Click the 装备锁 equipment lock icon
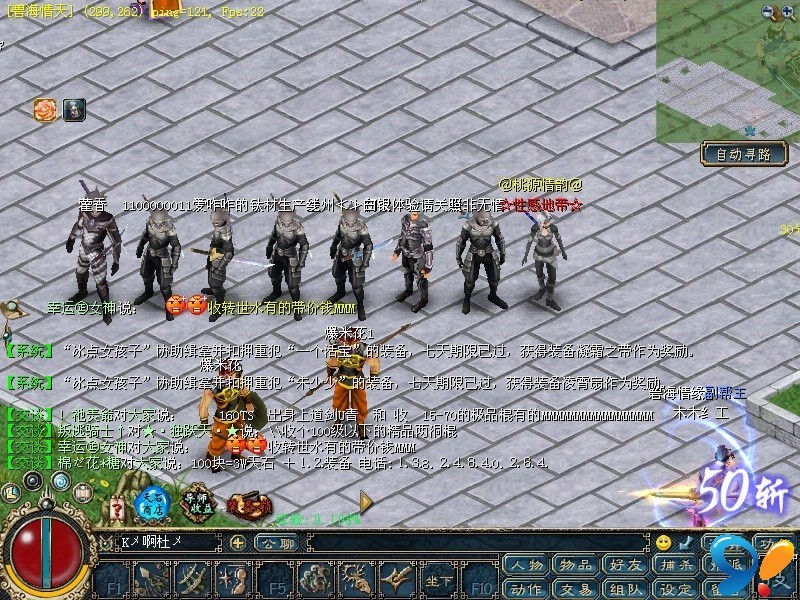The image size is (800, 600). click(x=245, y=505)
